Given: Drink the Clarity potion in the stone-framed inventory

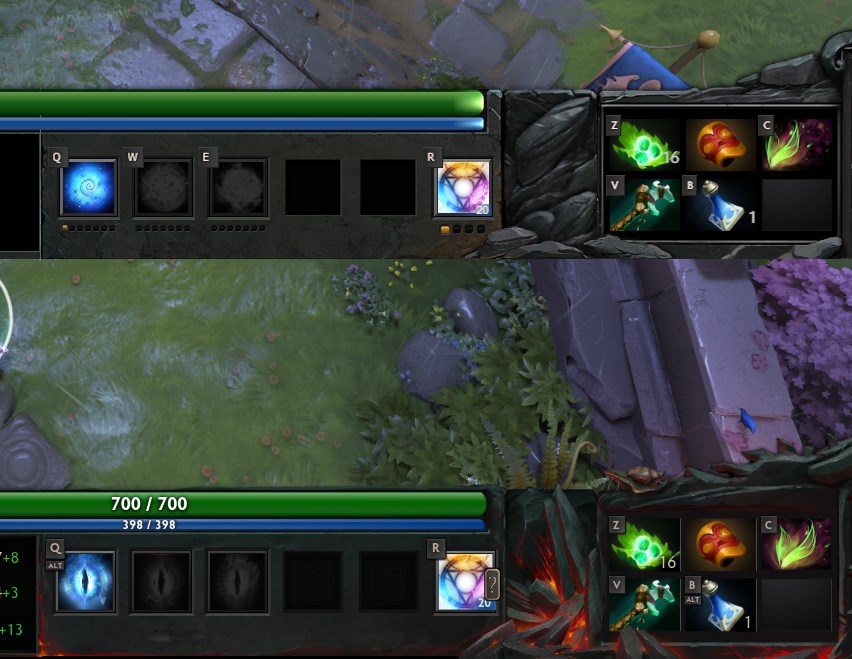Looking at the screenshot, I should pos(720,205).
